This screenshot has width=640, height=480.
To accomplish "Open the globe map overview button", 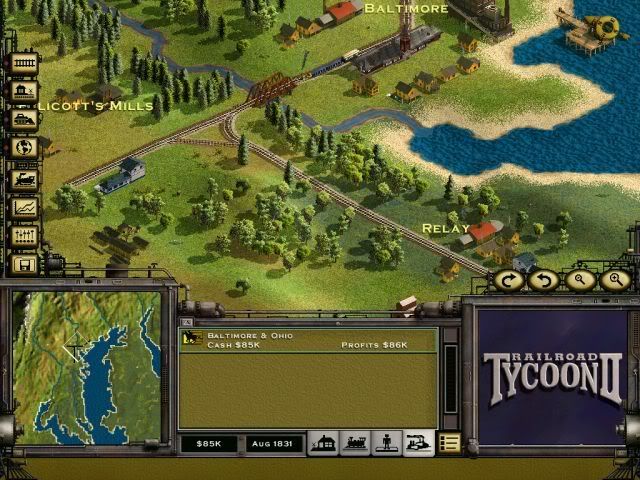I will click(24, 148).
